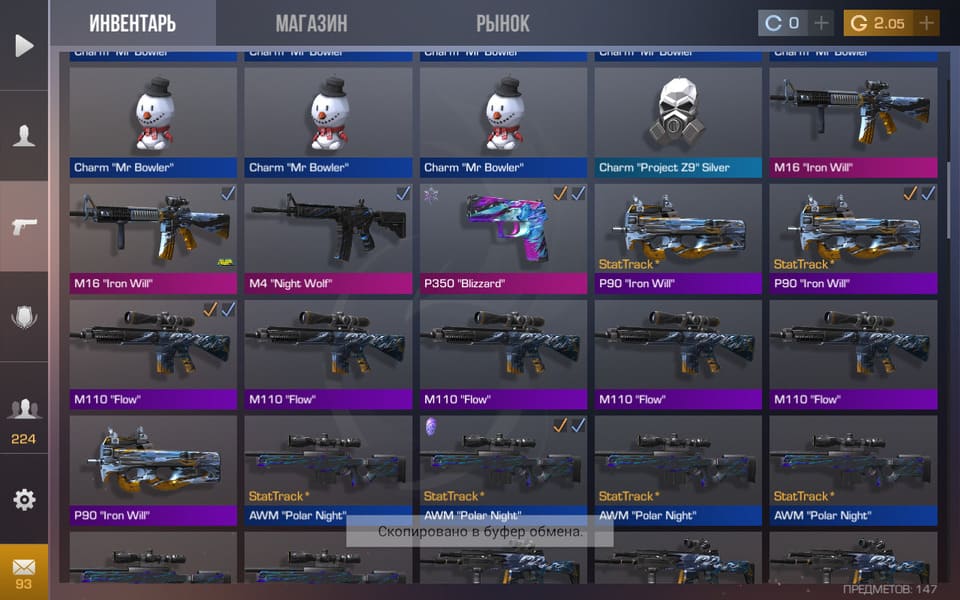Buy more gold via the plus button
The width and height of the screenshot is (960, 600).
(x=926, y=23)
